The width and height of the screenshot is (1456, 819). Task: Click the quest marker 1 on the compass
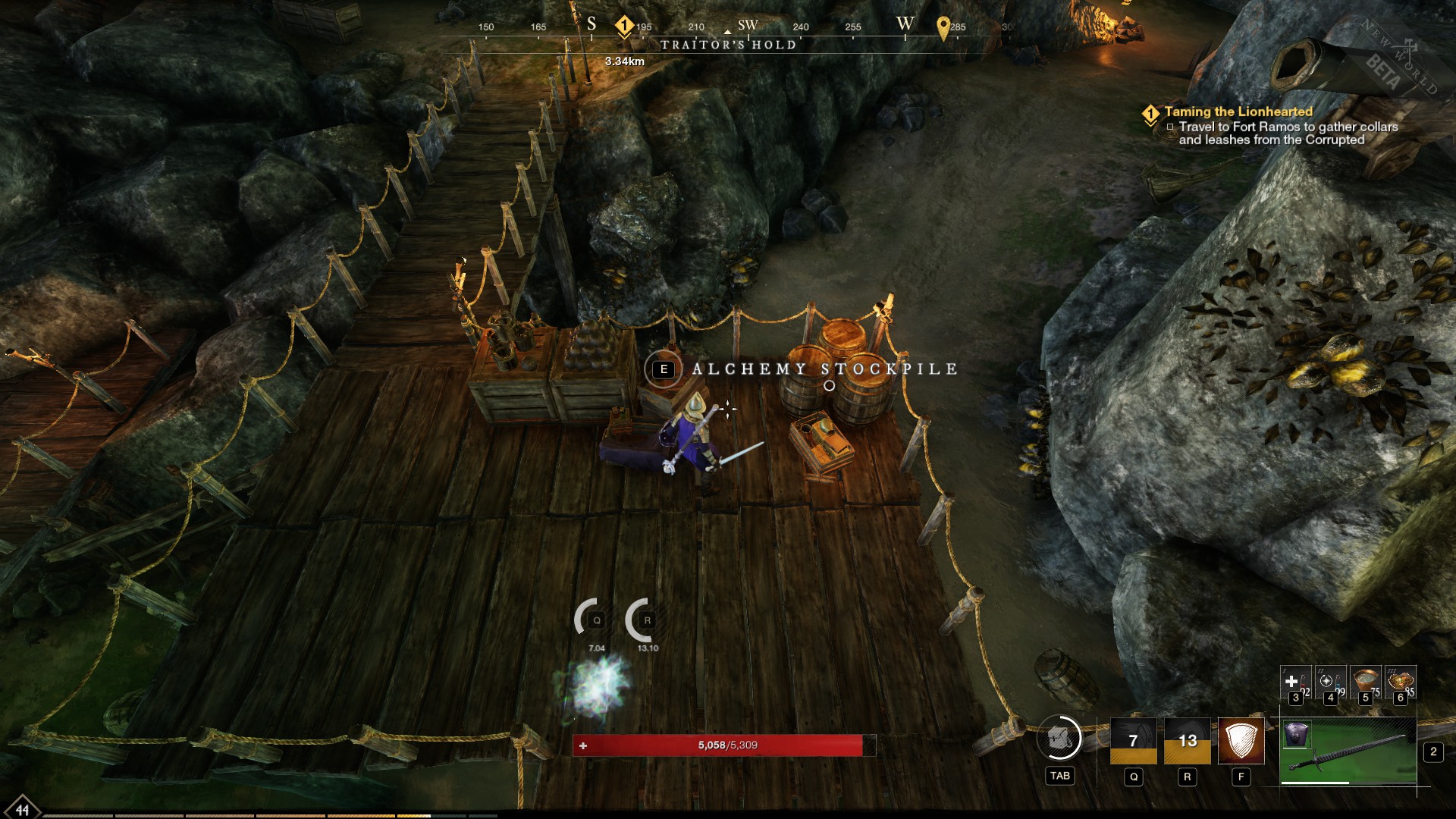click(x=623, y=24)
